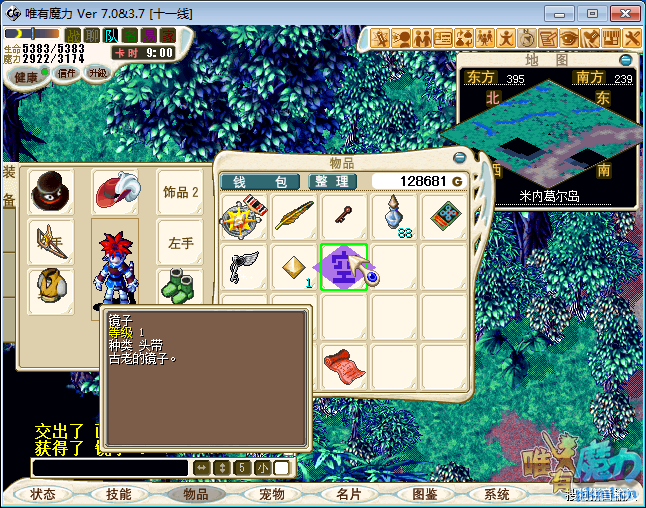The image size is (646, 508).
Task: Select the yellow diamond gem slot
Action: point(294,266)
